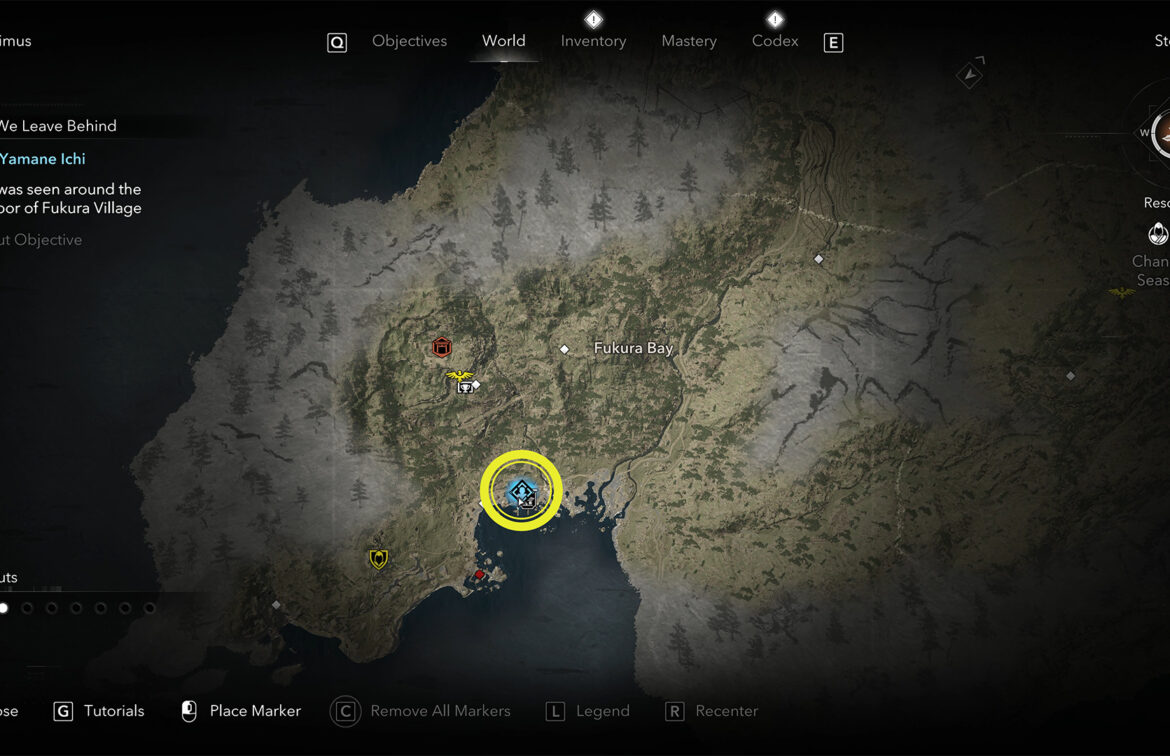1170x756 pixels.
Task: Select the red diamond marker on the coast
Action: [480, 575]
